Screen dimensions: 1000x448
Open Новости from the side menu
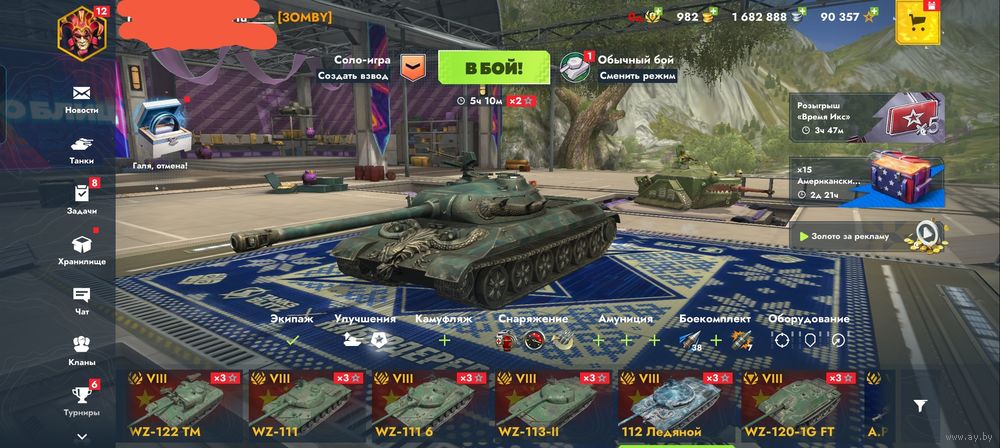tap(81, 98)
